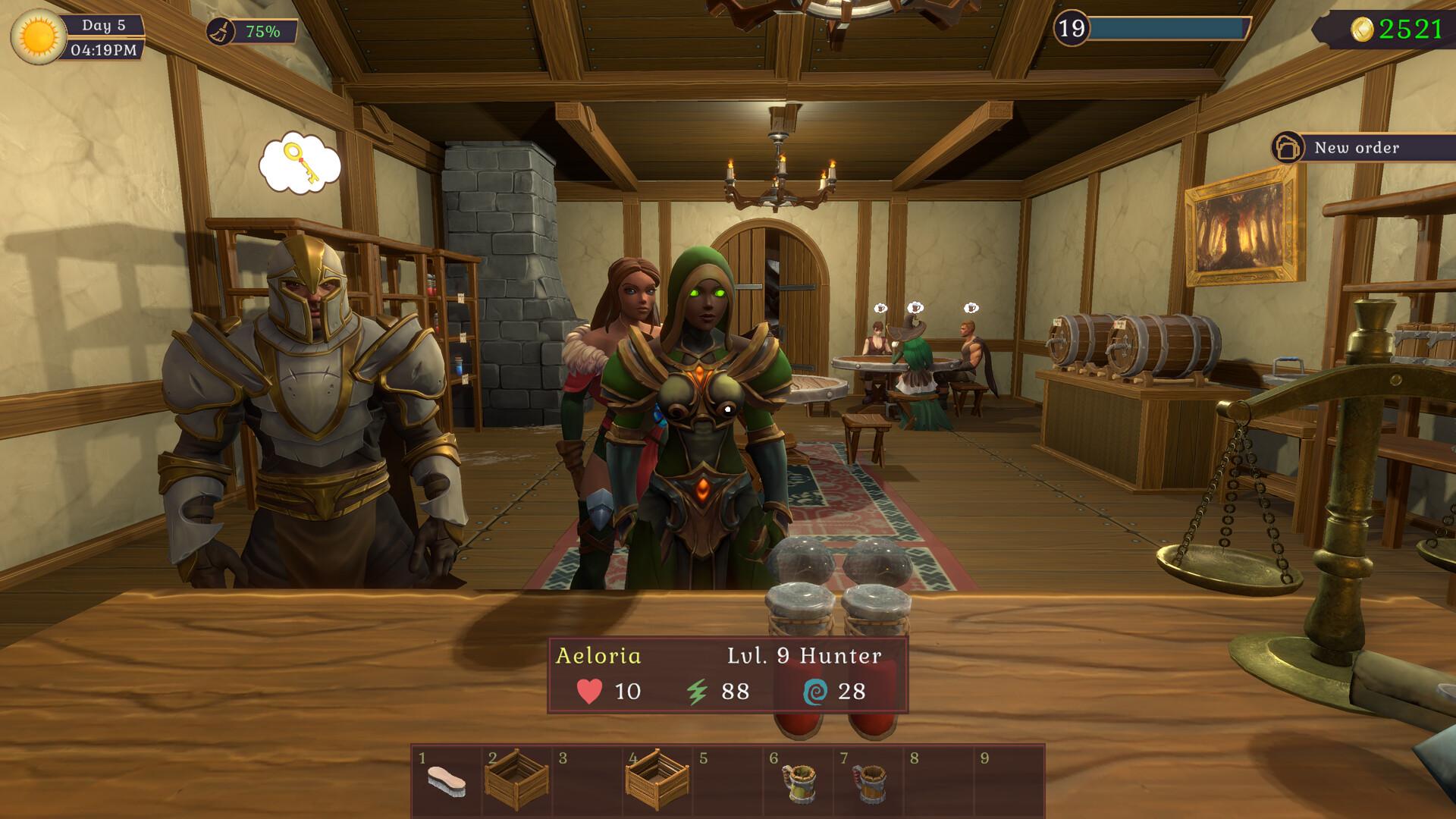
Task: Open the New order panel
Action: point(1358,147)
